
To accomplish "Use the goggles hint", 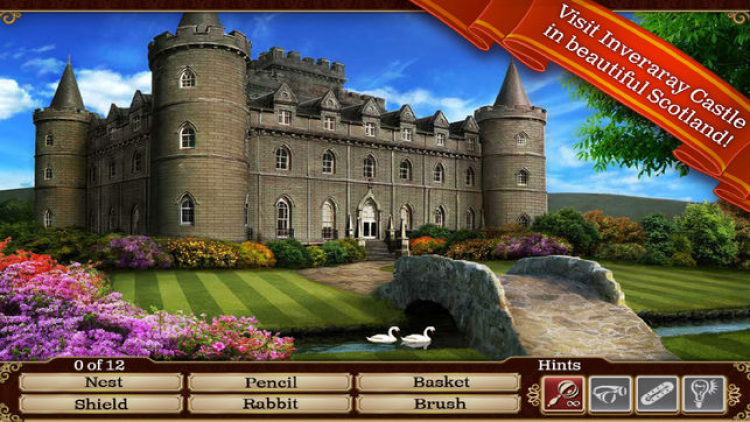I will pos(610,394).
